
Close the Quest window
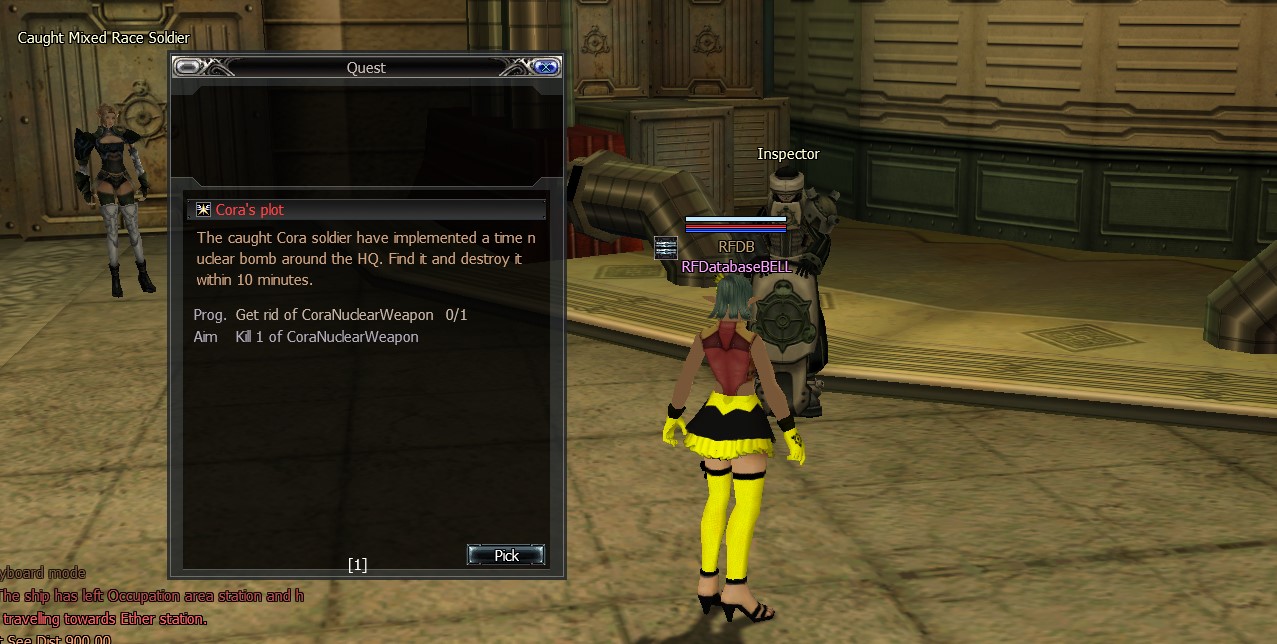pos(545,67)
